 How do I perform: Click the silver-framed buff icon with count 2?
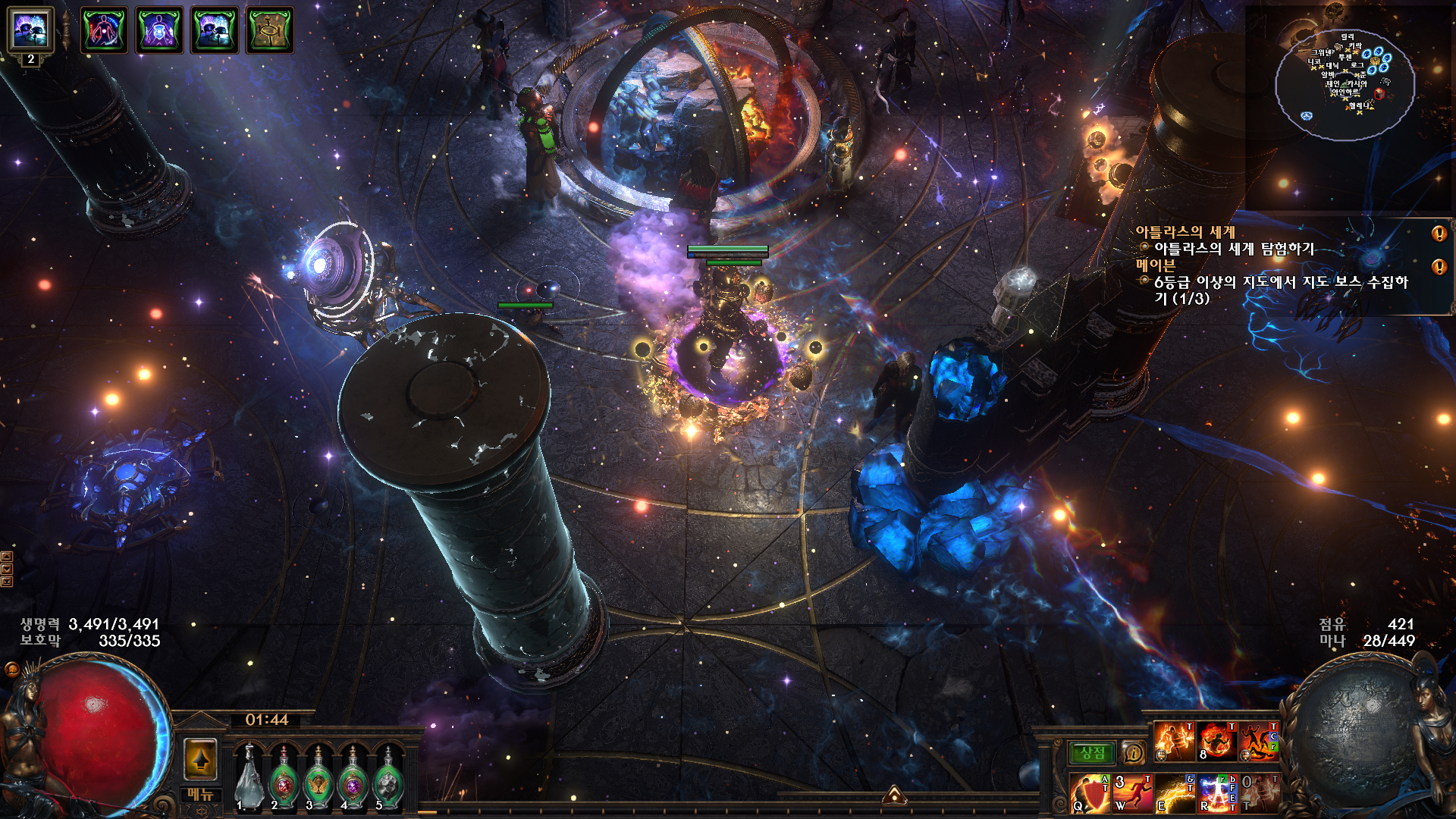pos(30,30)
